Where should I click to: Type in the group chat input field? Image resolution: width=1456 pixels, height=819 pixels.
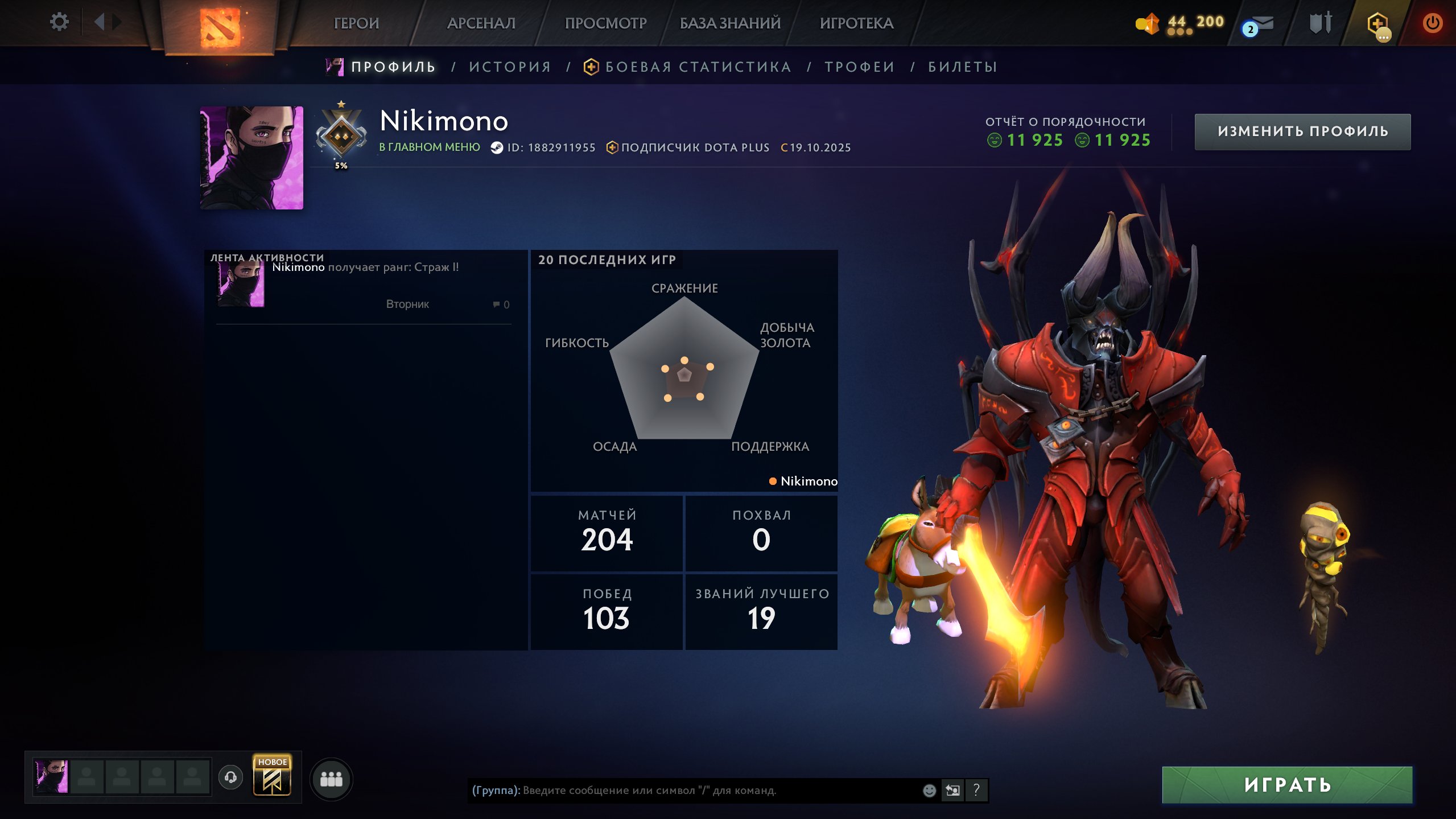[683, 791]
